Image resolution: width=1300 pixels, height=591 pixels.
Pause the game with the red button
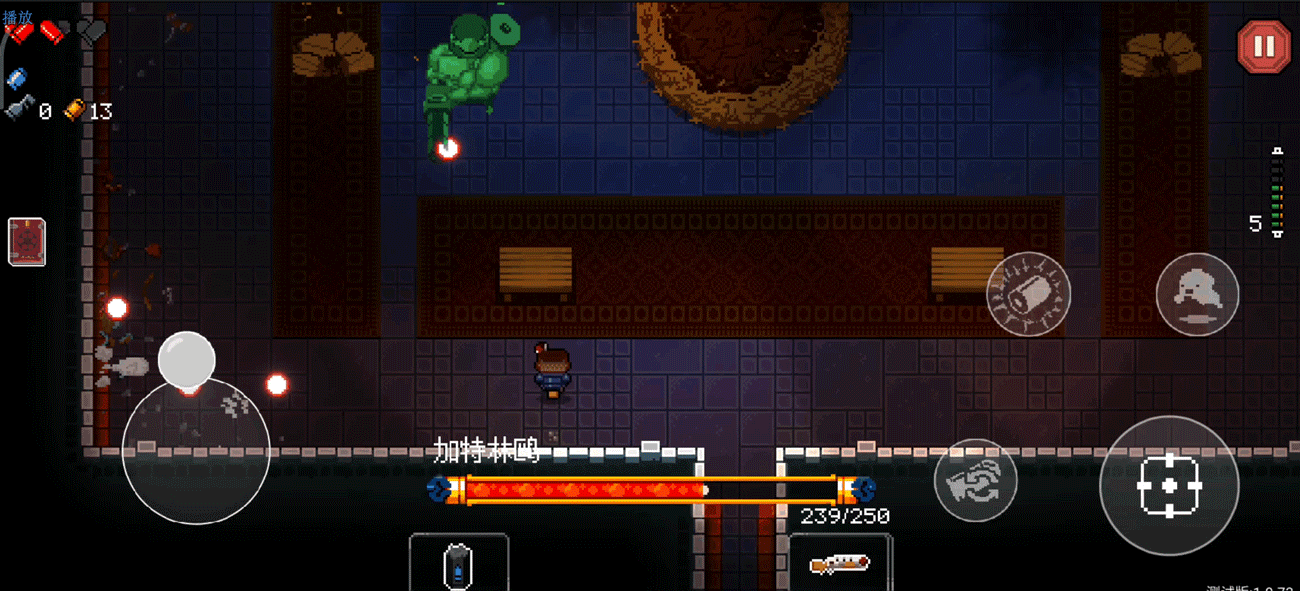(1264, 47)
